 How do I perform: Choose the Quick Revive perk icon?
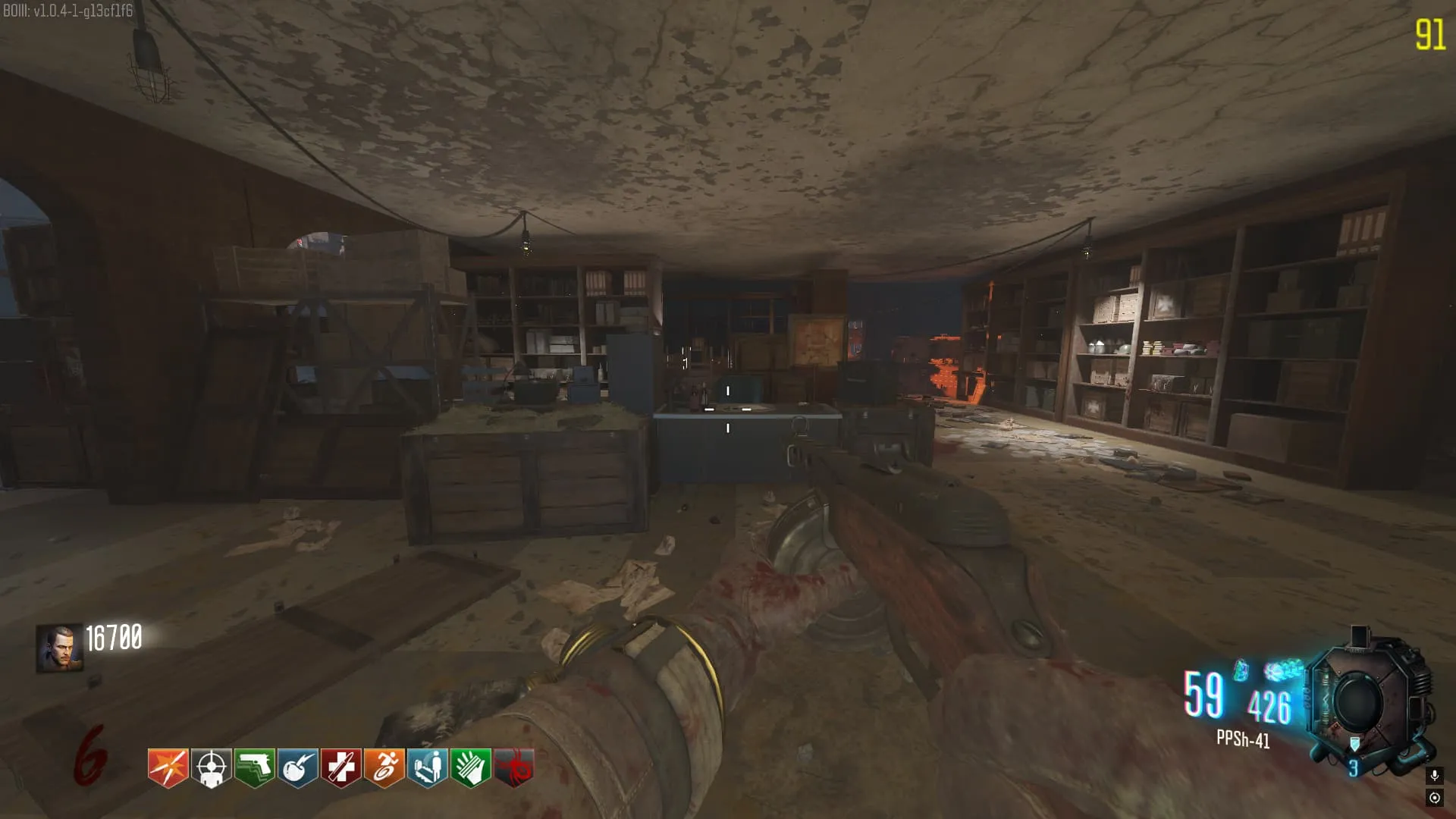coord(427,767)
